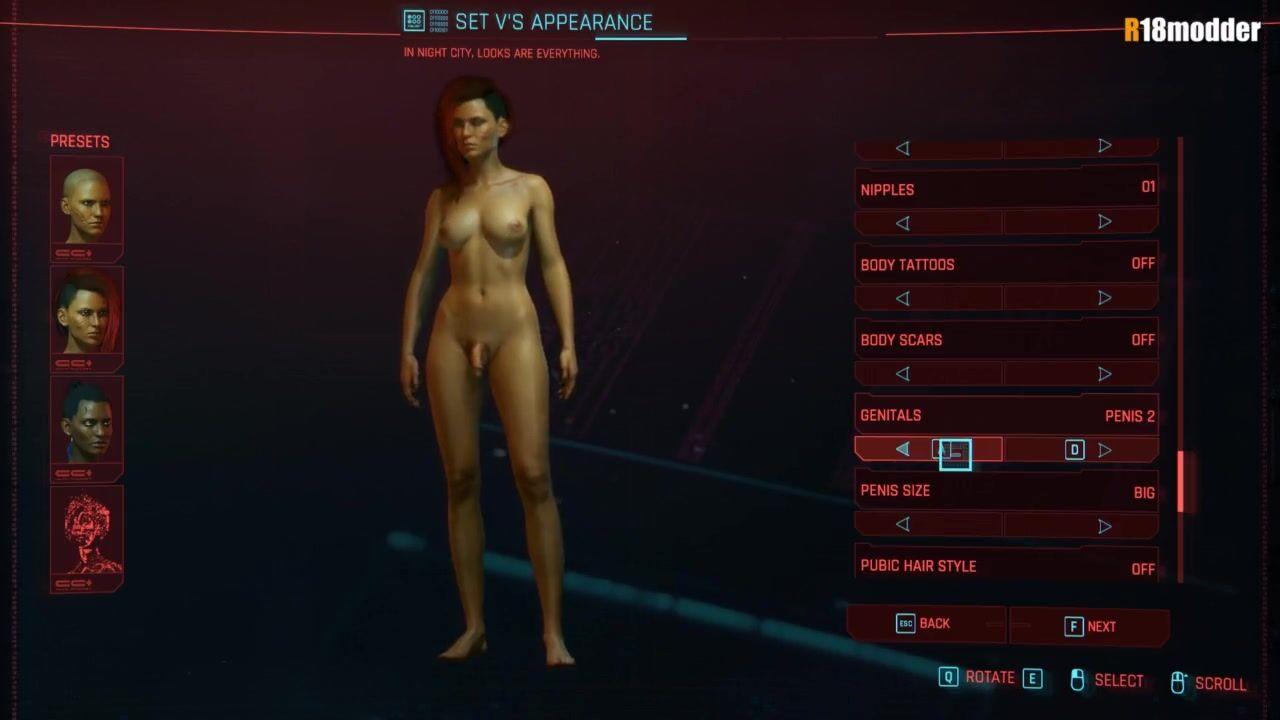Select the bald-headed preset thumbnail

[x=86, y=206]
